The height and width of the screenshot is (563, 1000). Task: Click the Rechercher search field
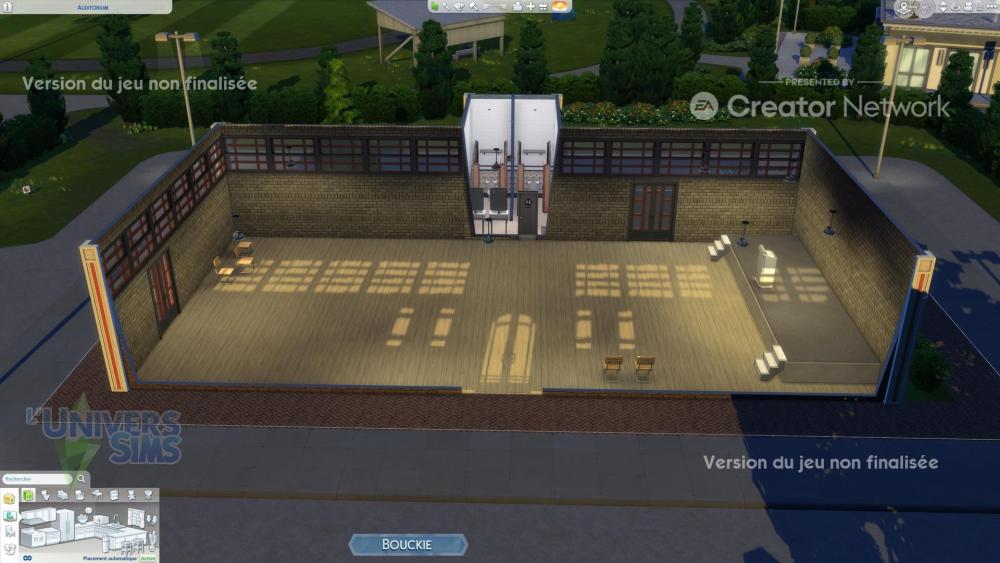click(x=36, y=479)
